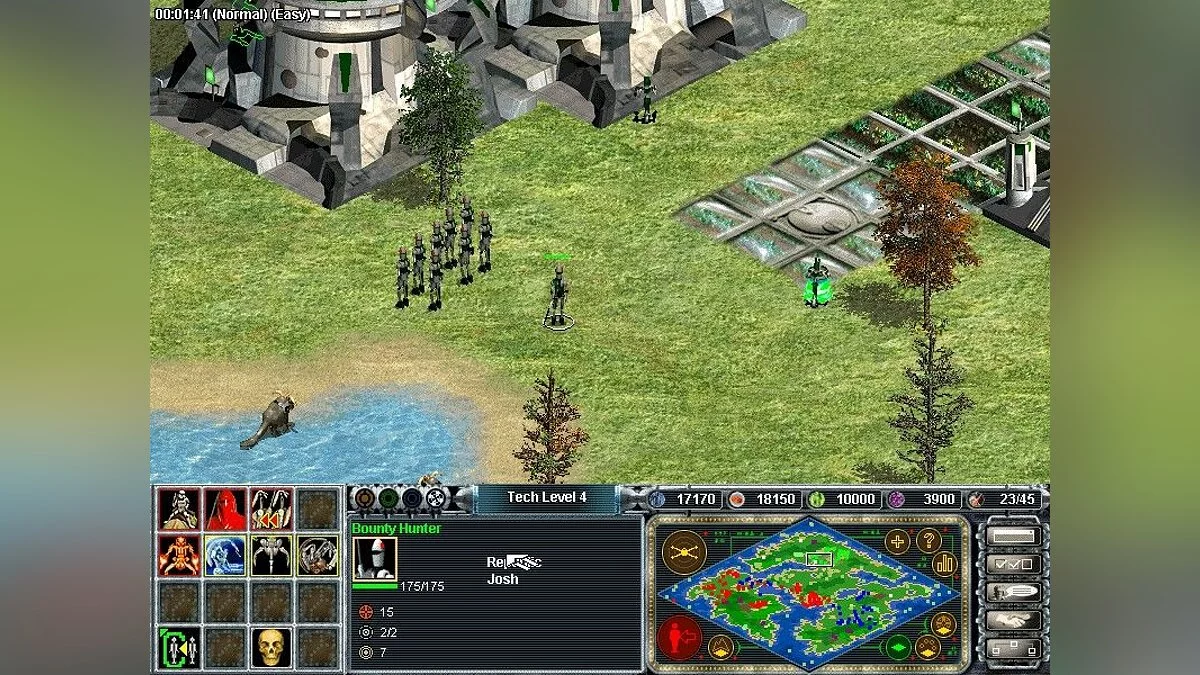Viewport: 1200px width, 675px height.
Task: Select the red Royal Guard command icon
Action: pyautogui.click(x=225, y=509)
